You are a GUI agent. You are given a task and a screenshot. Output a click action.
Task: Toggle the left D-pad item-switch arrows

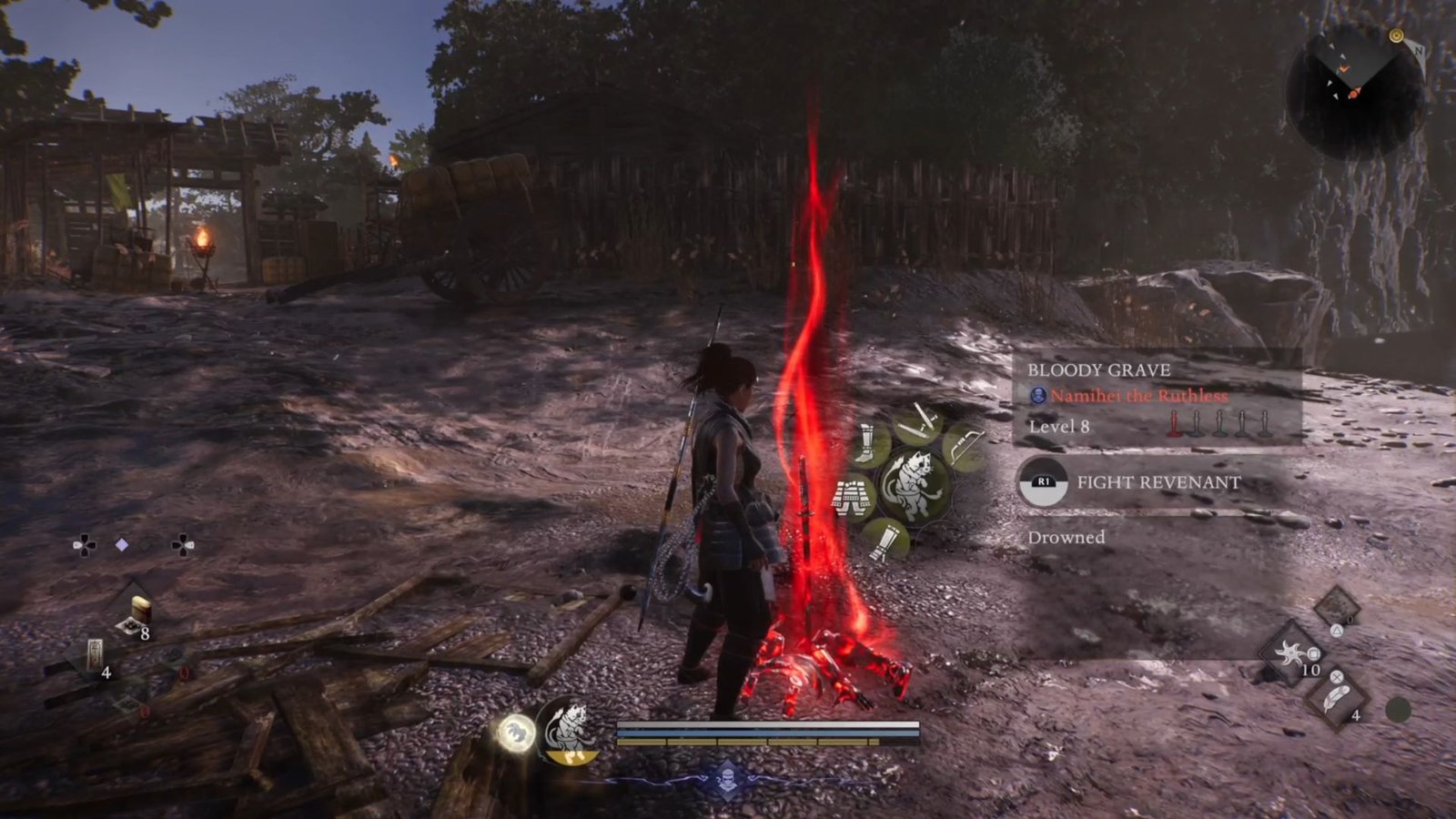[x=82, y=546]
